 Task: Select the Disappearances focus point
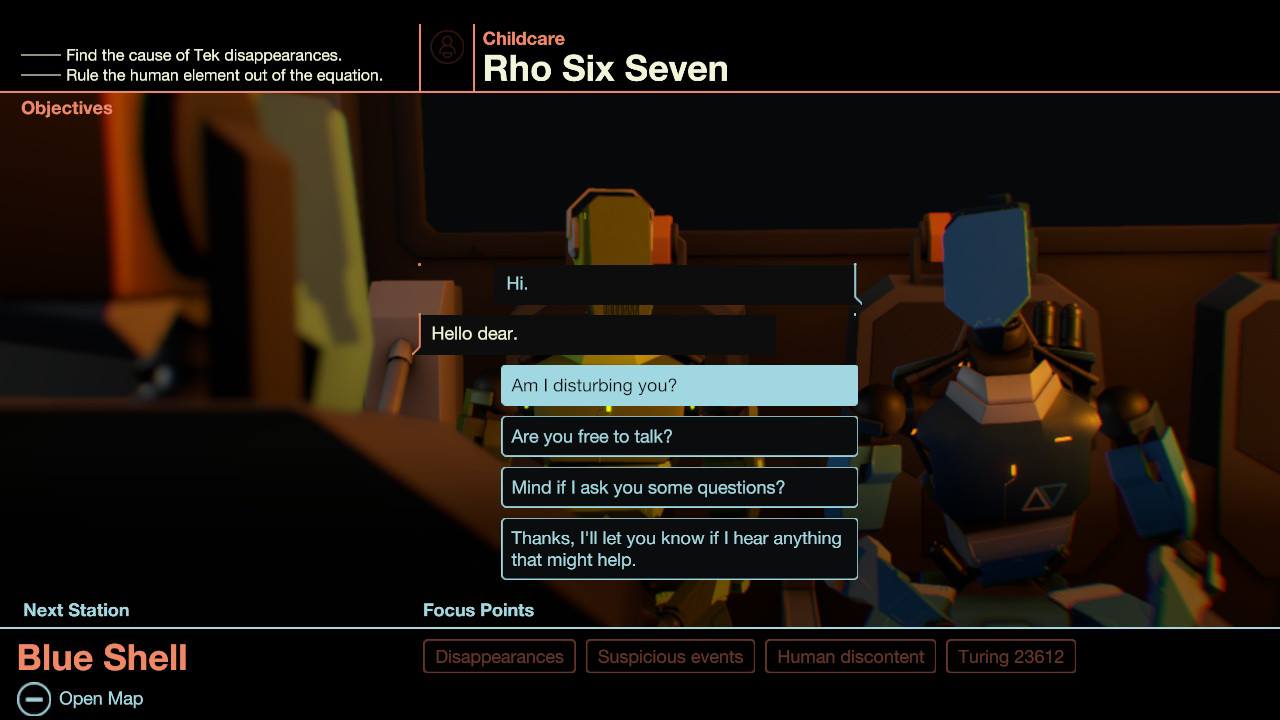(x=498, y=656)
